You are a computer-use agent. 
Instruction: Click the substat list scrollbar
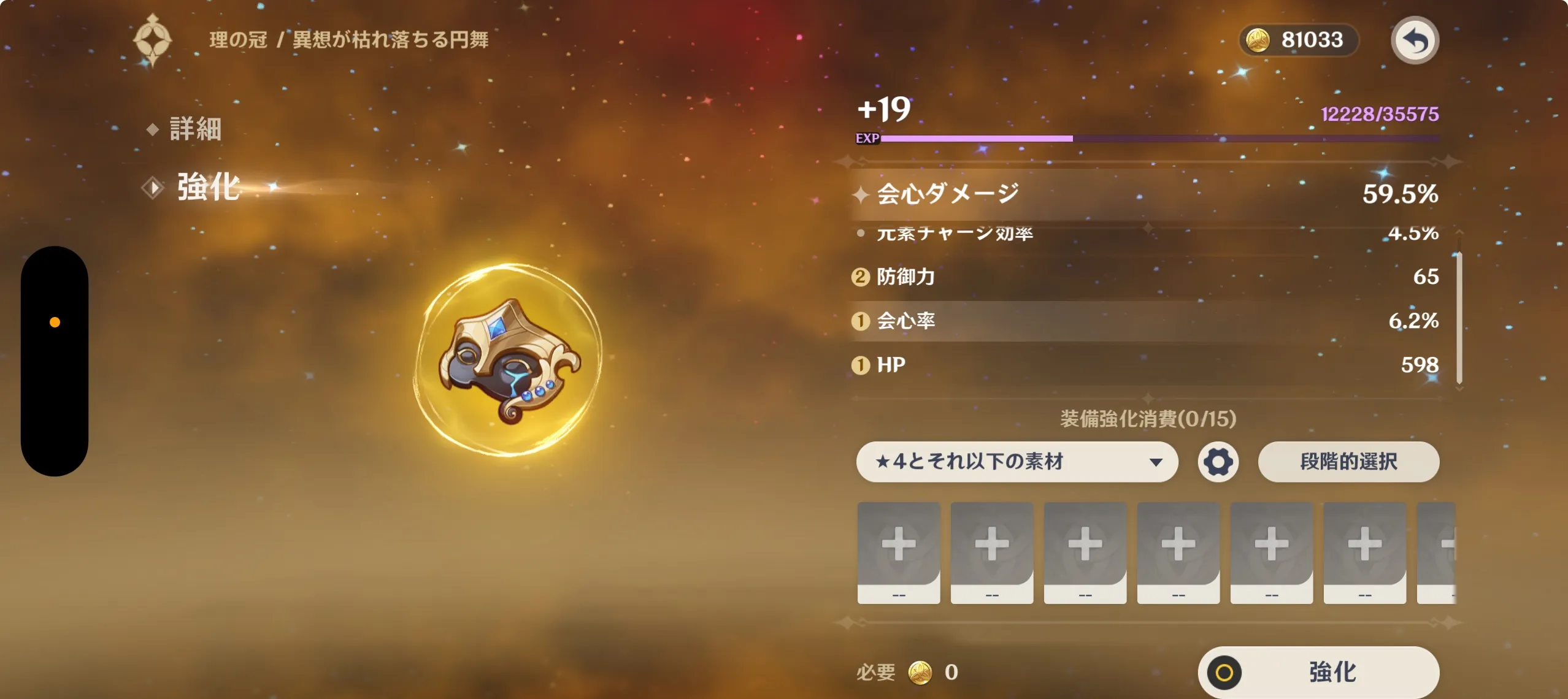tap(1459, 316)
